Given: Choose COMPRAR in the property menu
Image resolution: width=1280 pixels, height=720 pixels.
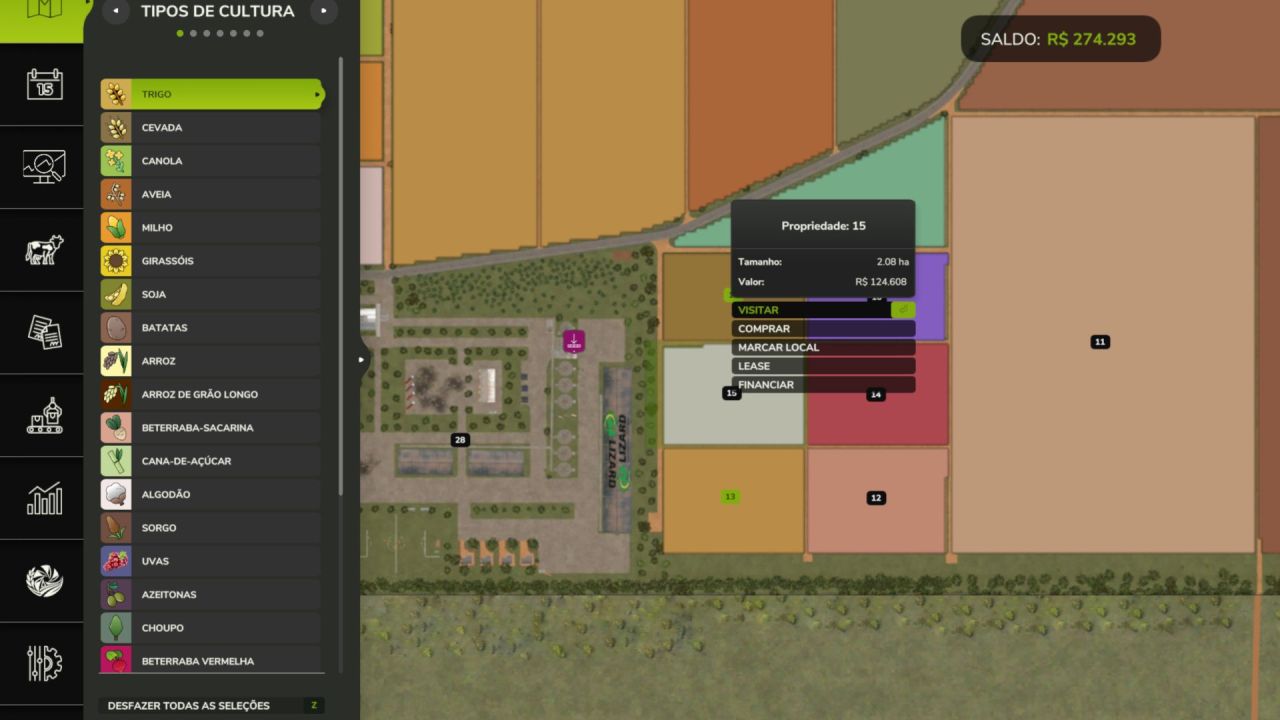Looking at the screenshot, I should pos(822,328).
